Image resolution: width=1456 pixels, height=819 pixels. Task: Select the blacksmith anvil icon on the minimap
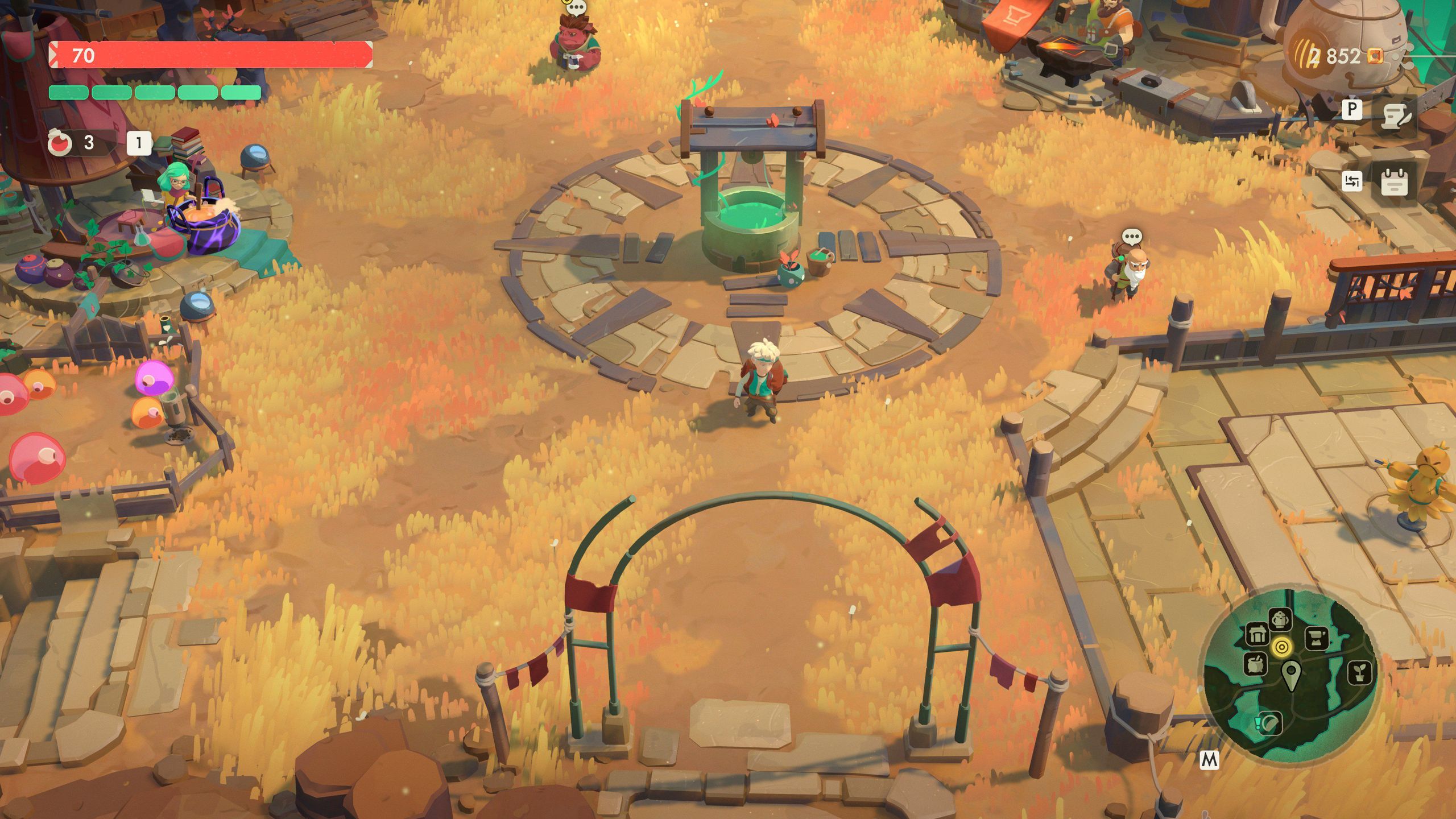click(1317, 637)
